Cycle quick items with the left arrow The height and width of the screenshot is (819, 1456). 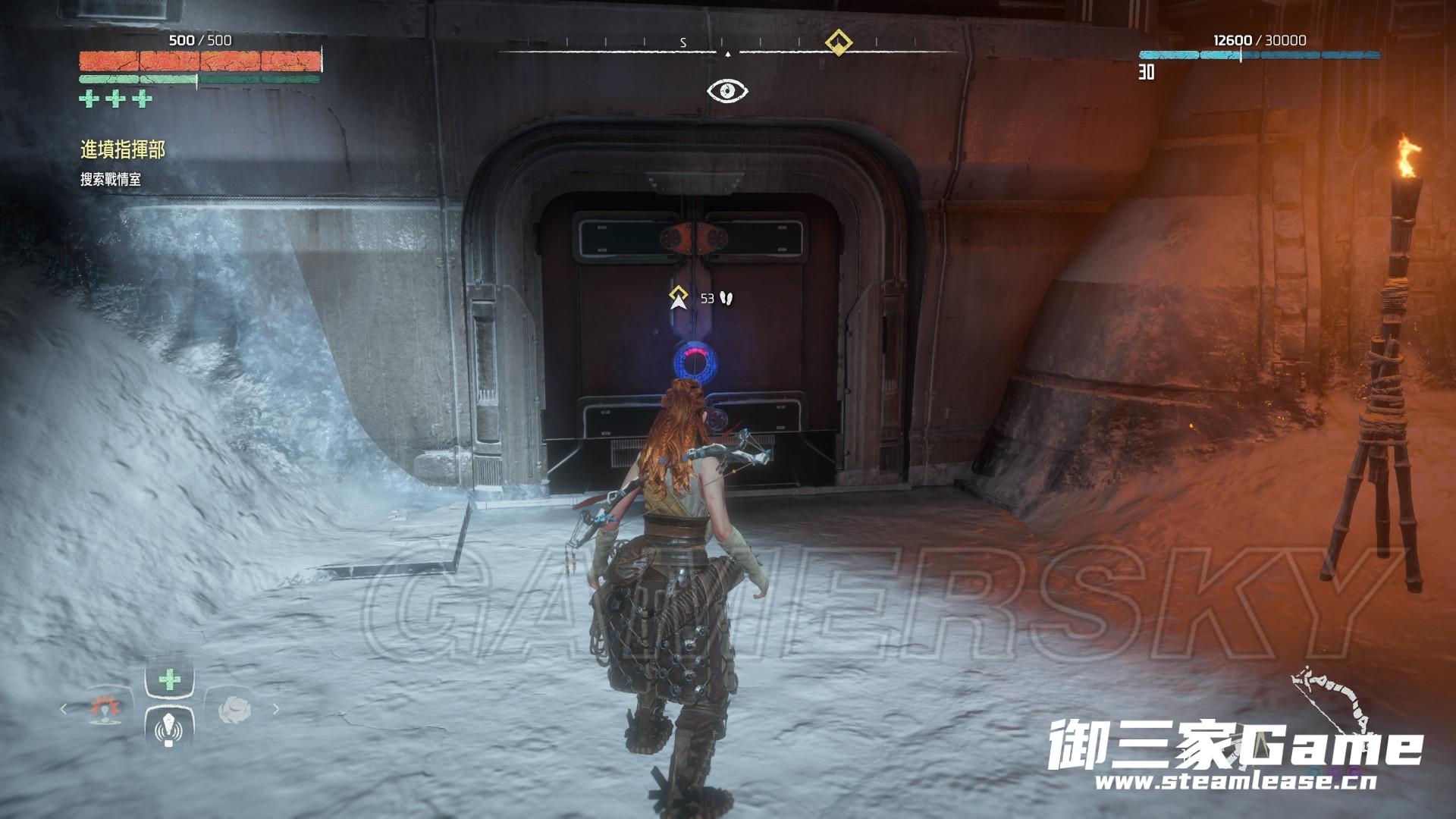(x=64, y=709)
